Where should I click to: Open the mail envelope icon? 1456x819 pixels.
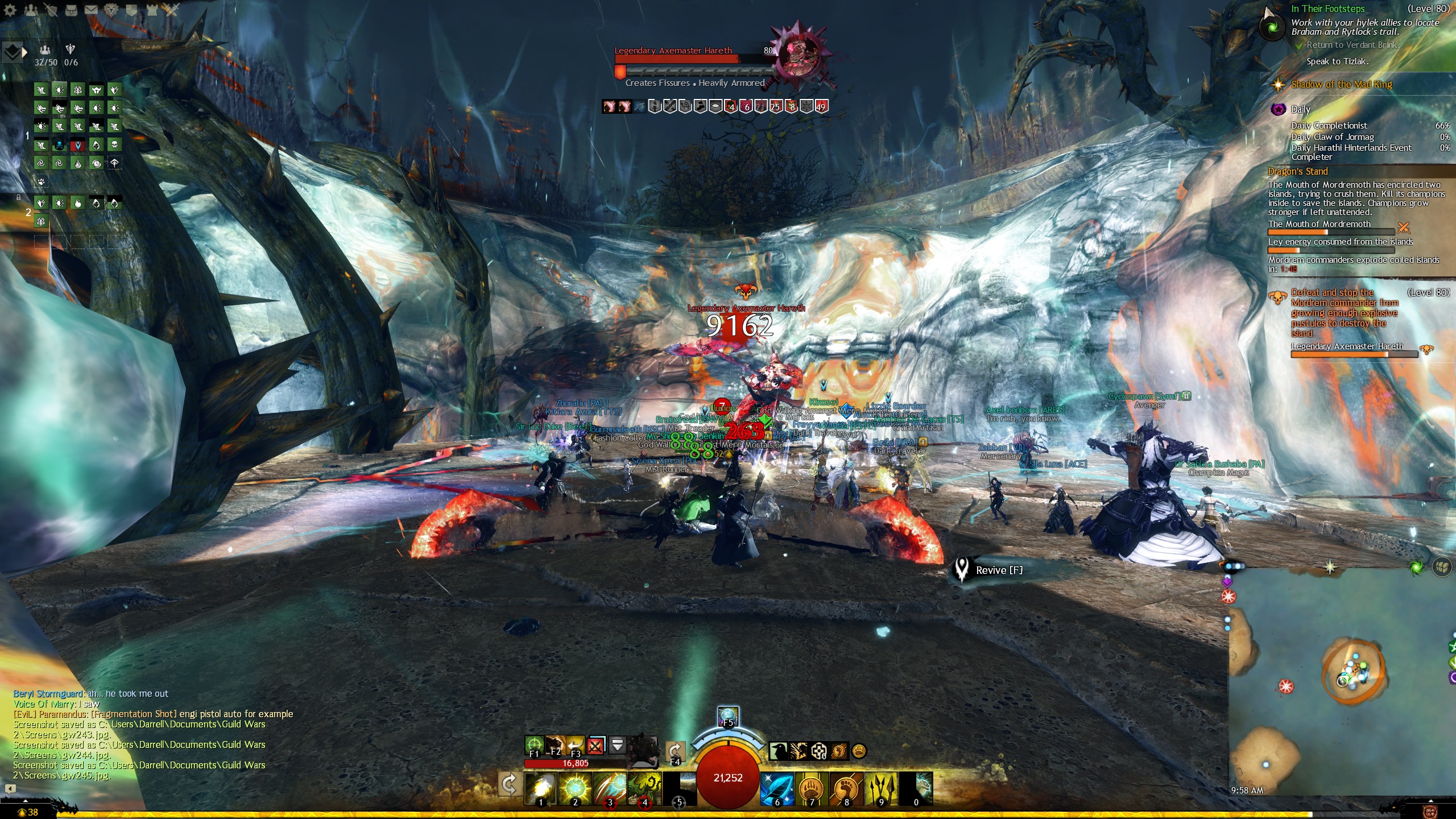tap(91, 10)
